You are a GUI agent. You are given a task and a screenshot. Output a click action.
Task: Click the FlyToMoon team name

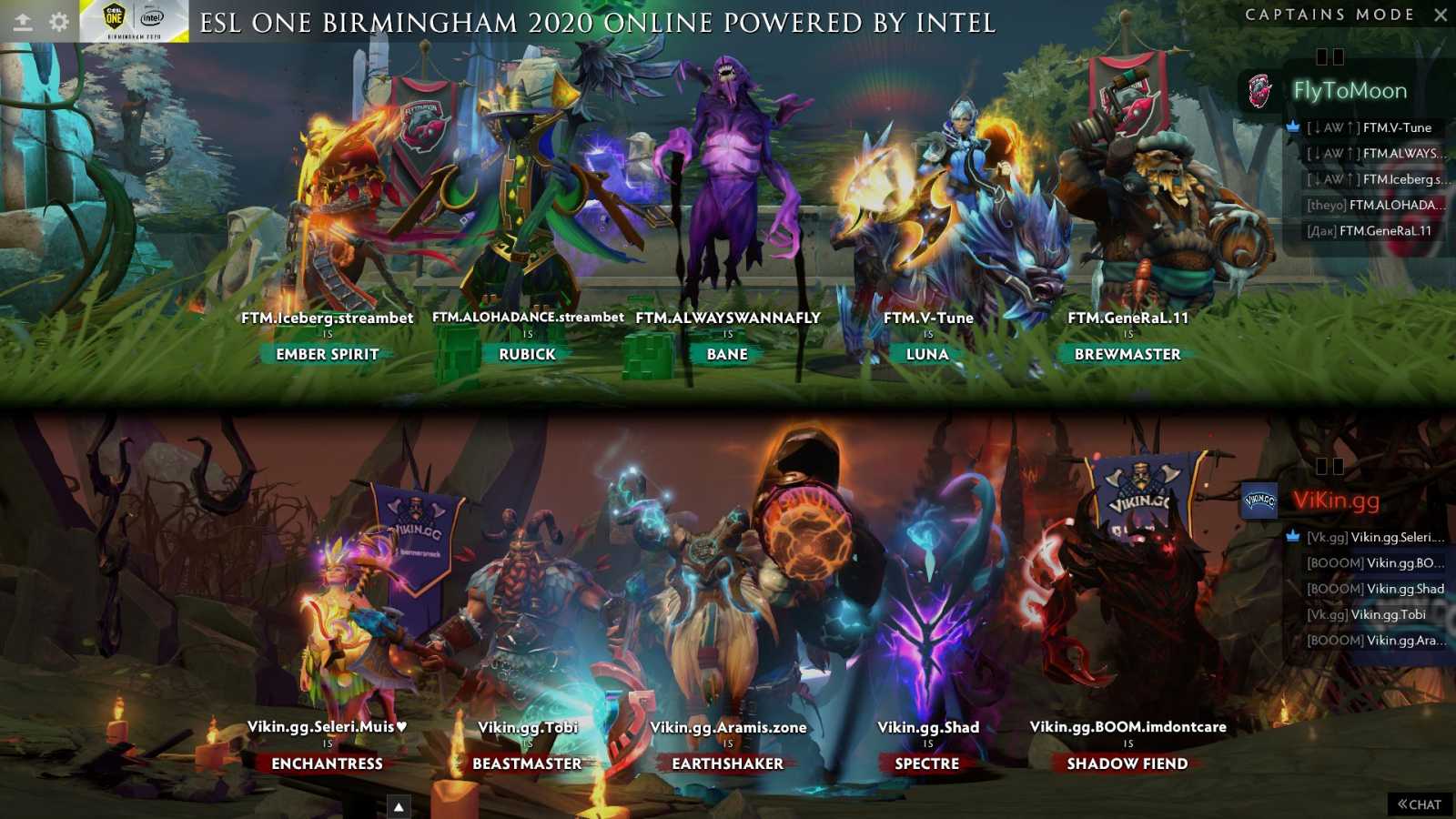click(x=1349, y=89)
